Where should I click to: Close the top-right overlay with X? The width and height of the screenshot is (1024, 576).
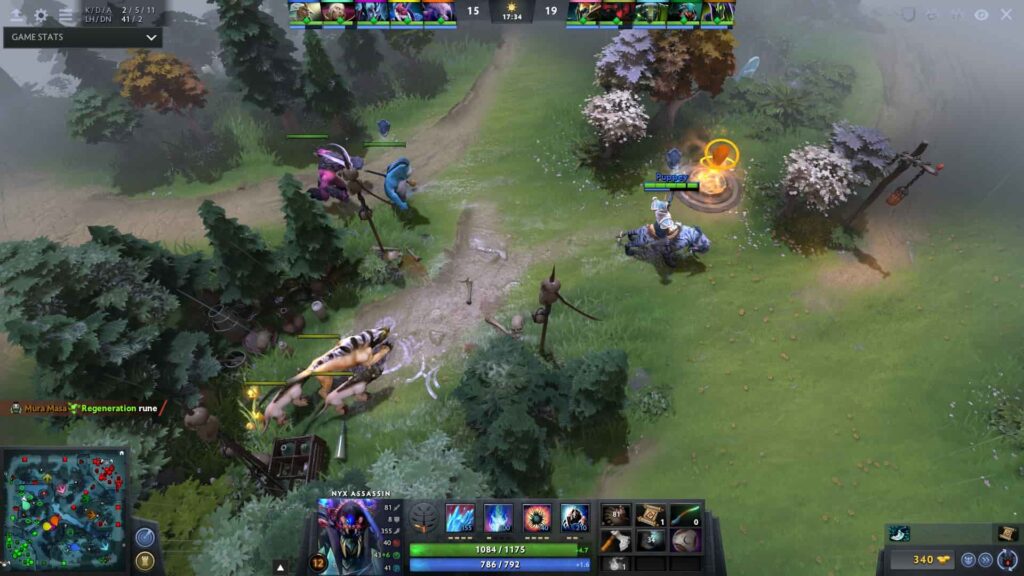click(x=1006, y=15)
